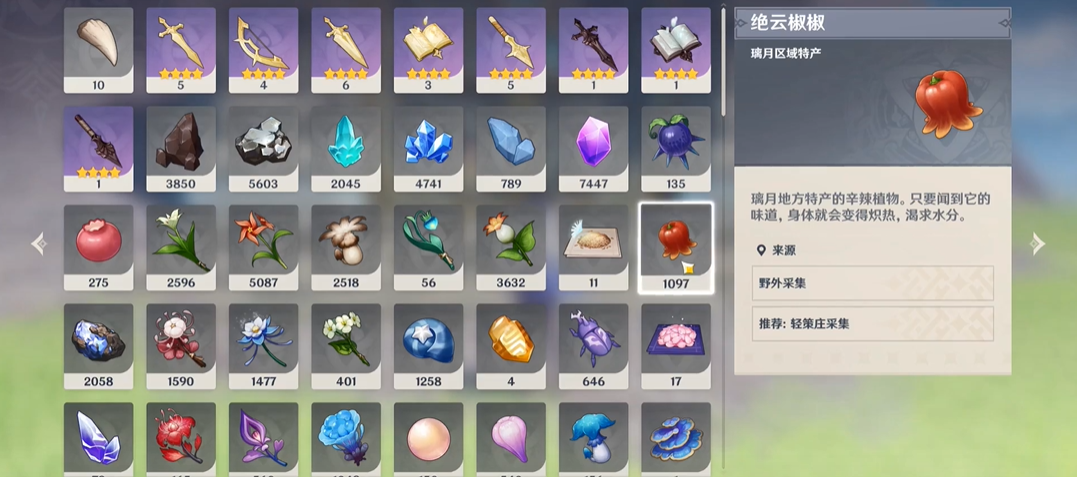Open the 推荐: 轻策庄采集 source entry
The height and width of the screenshot is (477, 1077).
[x=872, y=324]
